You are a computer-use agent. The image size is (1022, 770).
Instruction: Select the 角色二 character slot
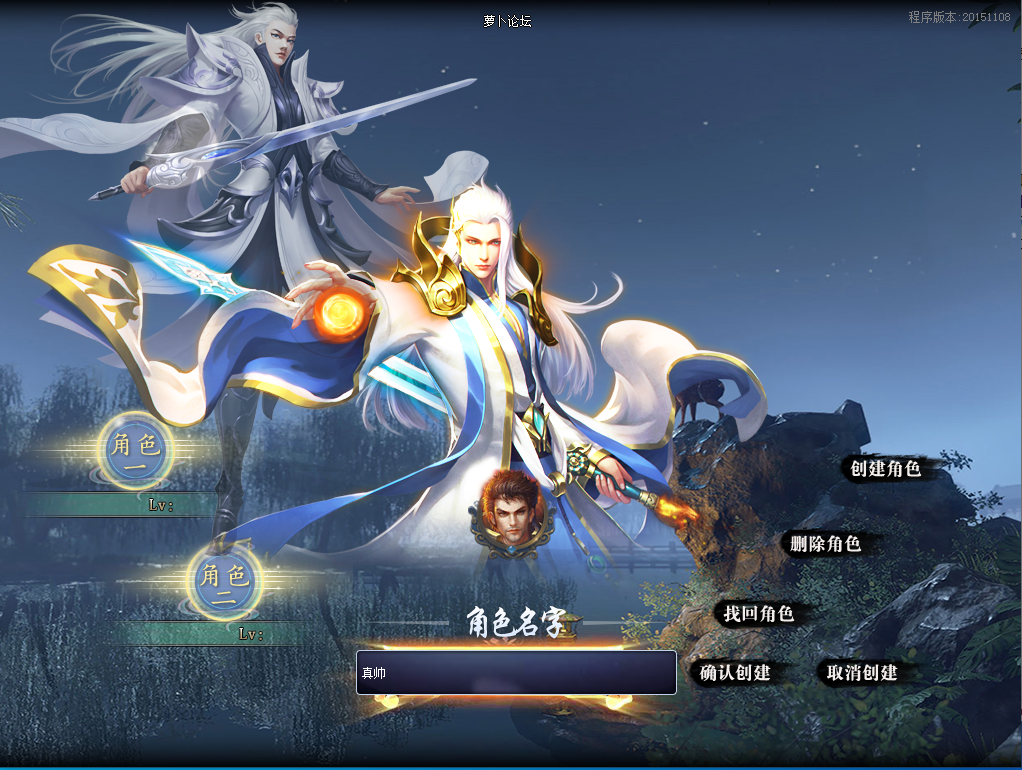224,580
